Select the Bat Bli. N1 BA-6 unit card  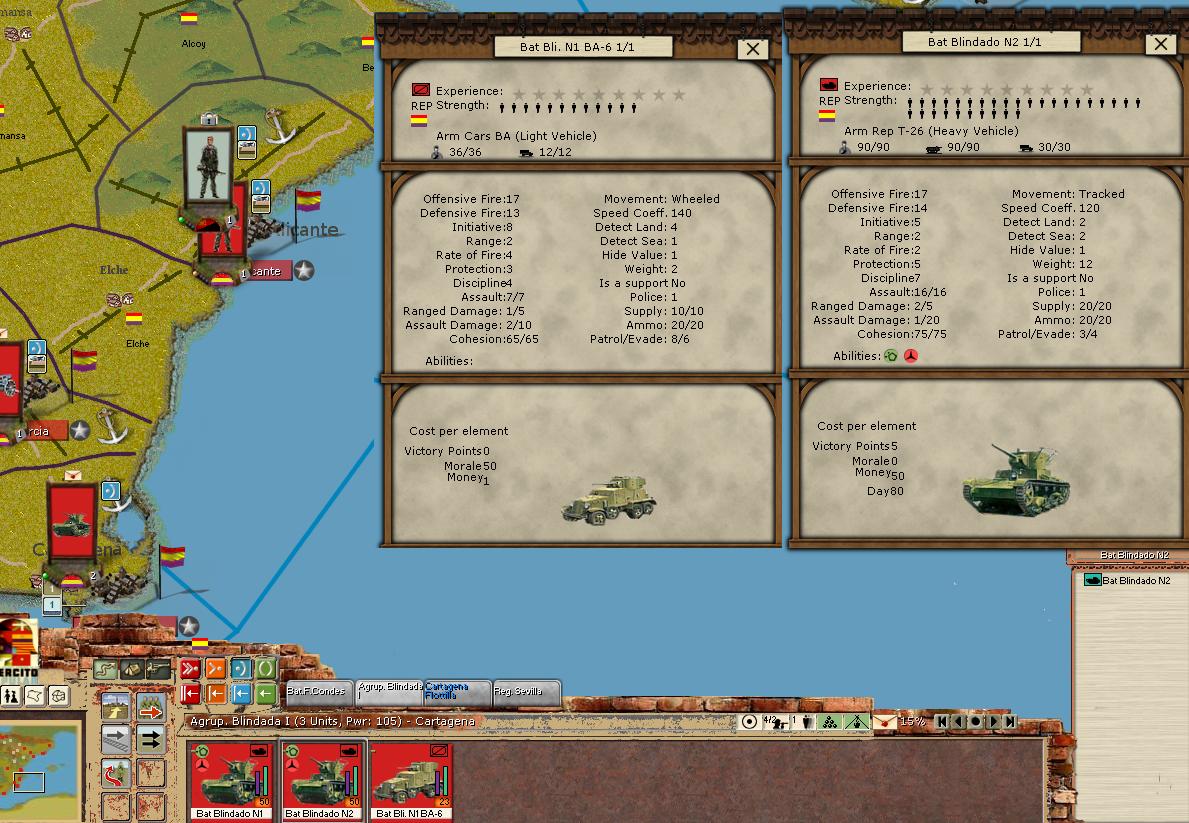point(411,780)
